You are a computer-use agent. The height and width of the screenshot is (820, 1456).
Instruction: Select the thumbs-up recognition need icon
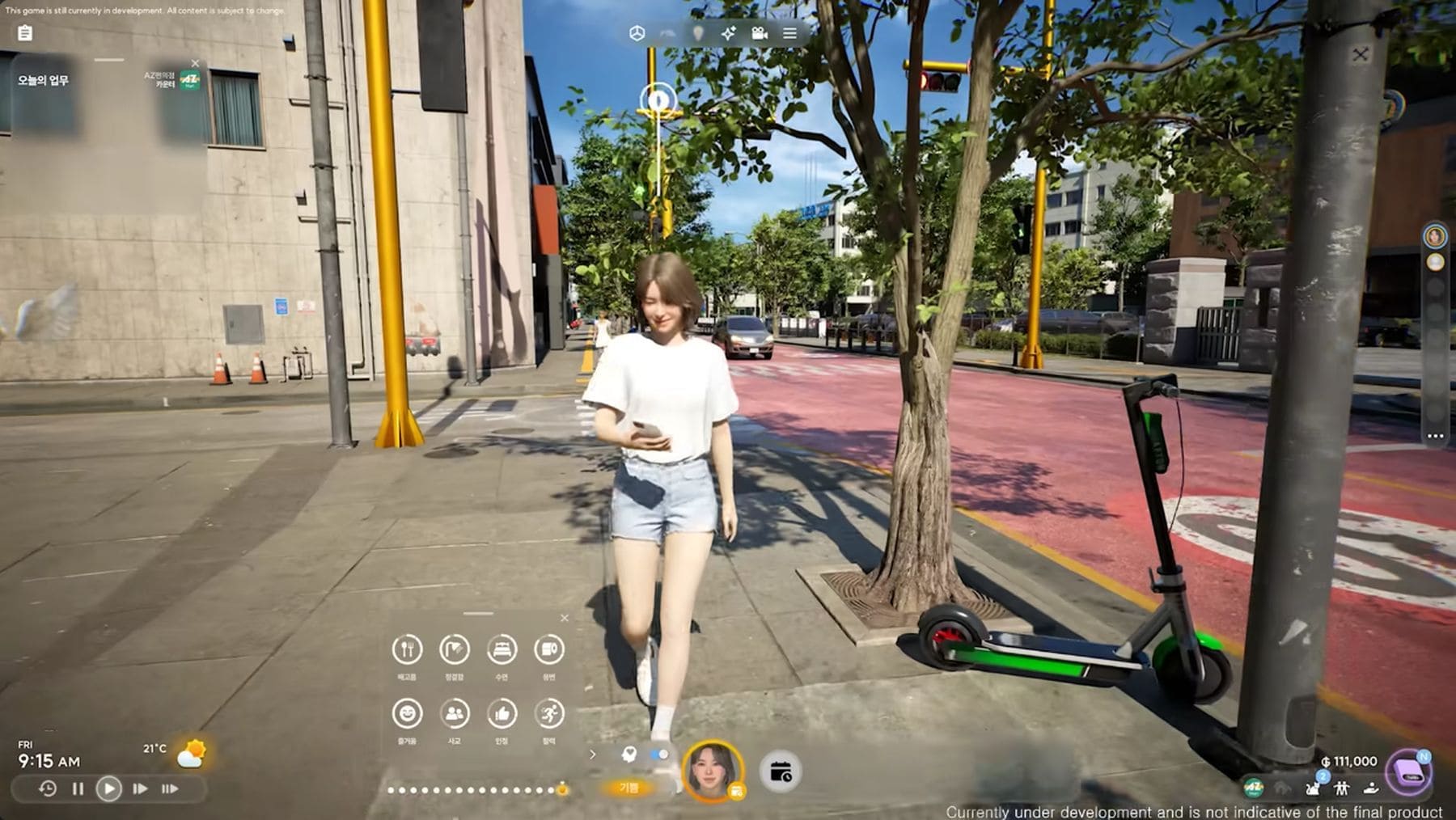[x=502, y=714]
